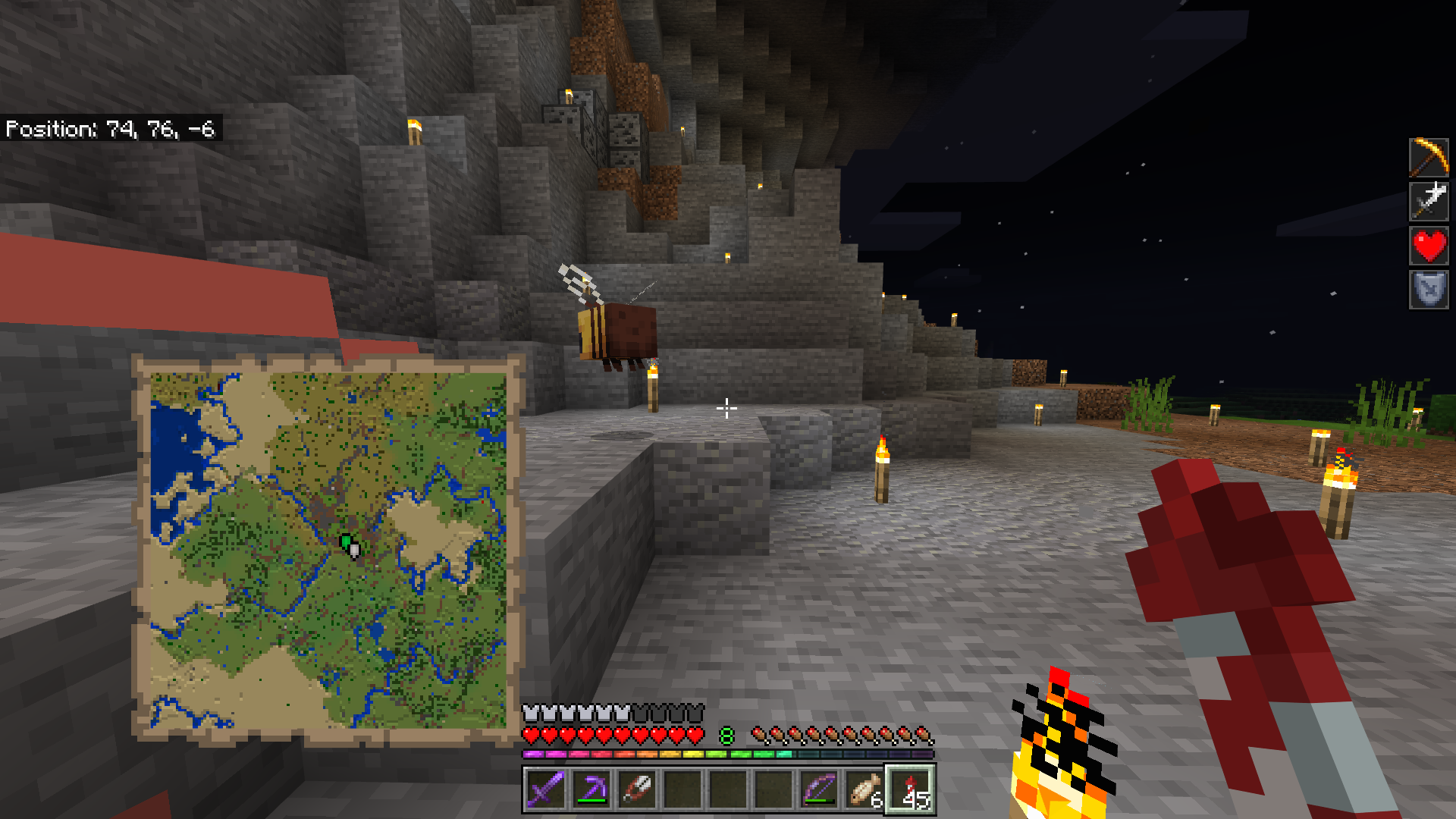Click the sword strength effect icon
The width and height of the screenshot is (1456, 819).
(1429, 201)
